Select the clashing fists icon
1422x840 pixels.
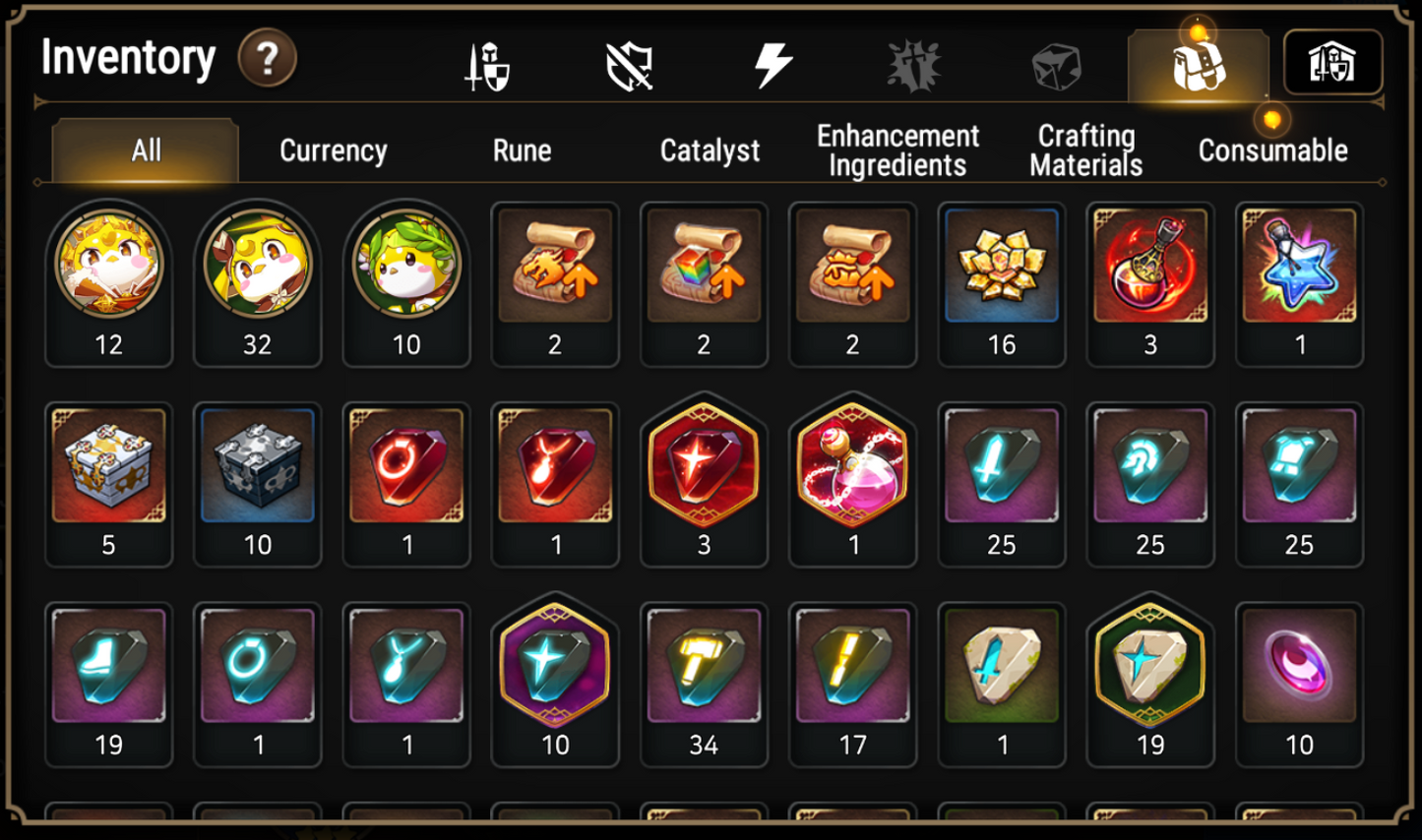[915, 66]
